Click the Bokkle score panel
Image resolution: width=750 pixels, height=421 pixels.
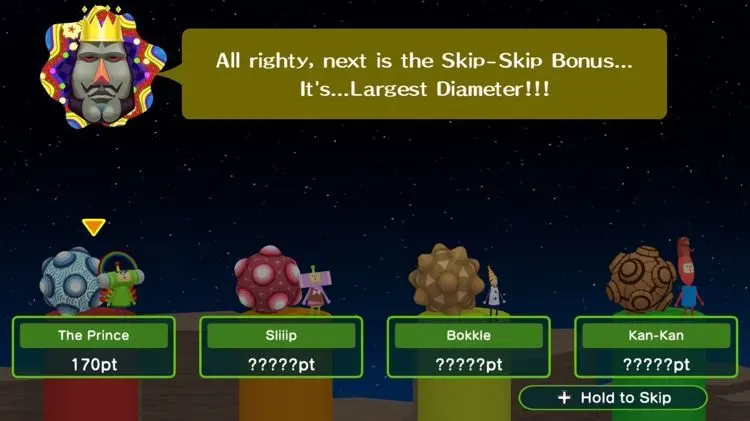click(468, 347)
